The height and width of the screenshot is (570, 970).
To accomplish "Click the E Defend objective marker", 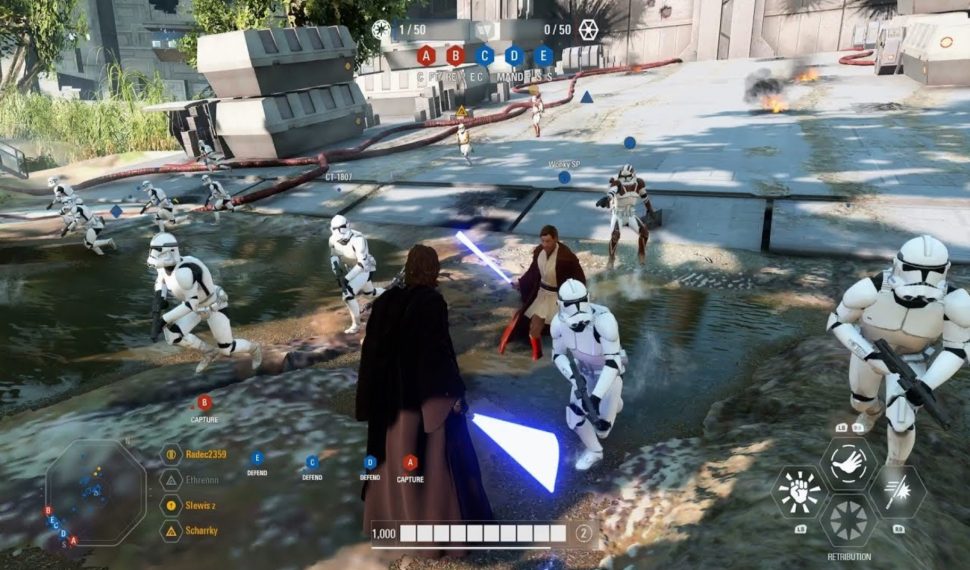I will 257,459.
